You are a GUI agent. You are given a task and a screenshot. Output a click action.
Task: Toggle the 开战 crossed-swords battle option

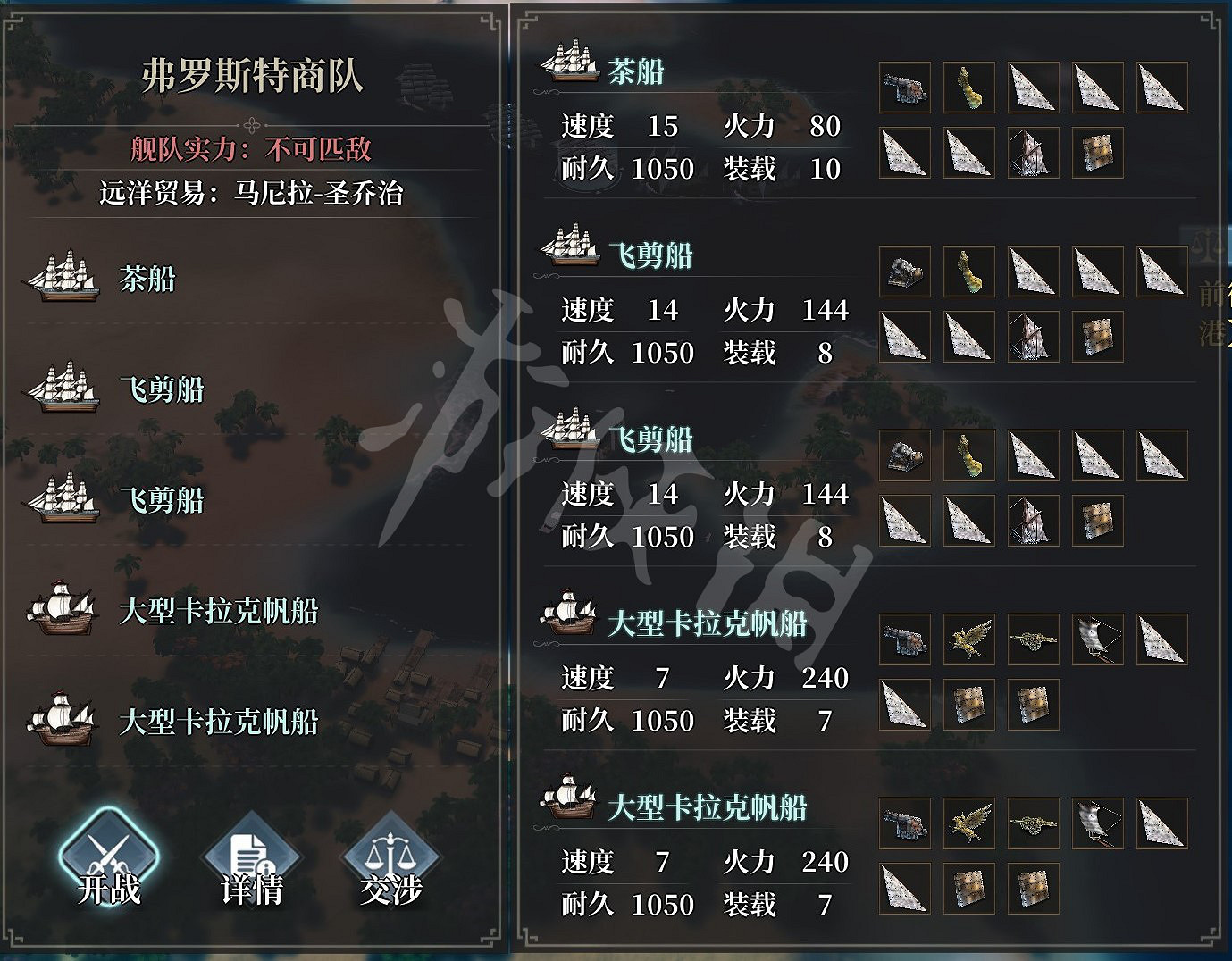(x=109, y=857)
